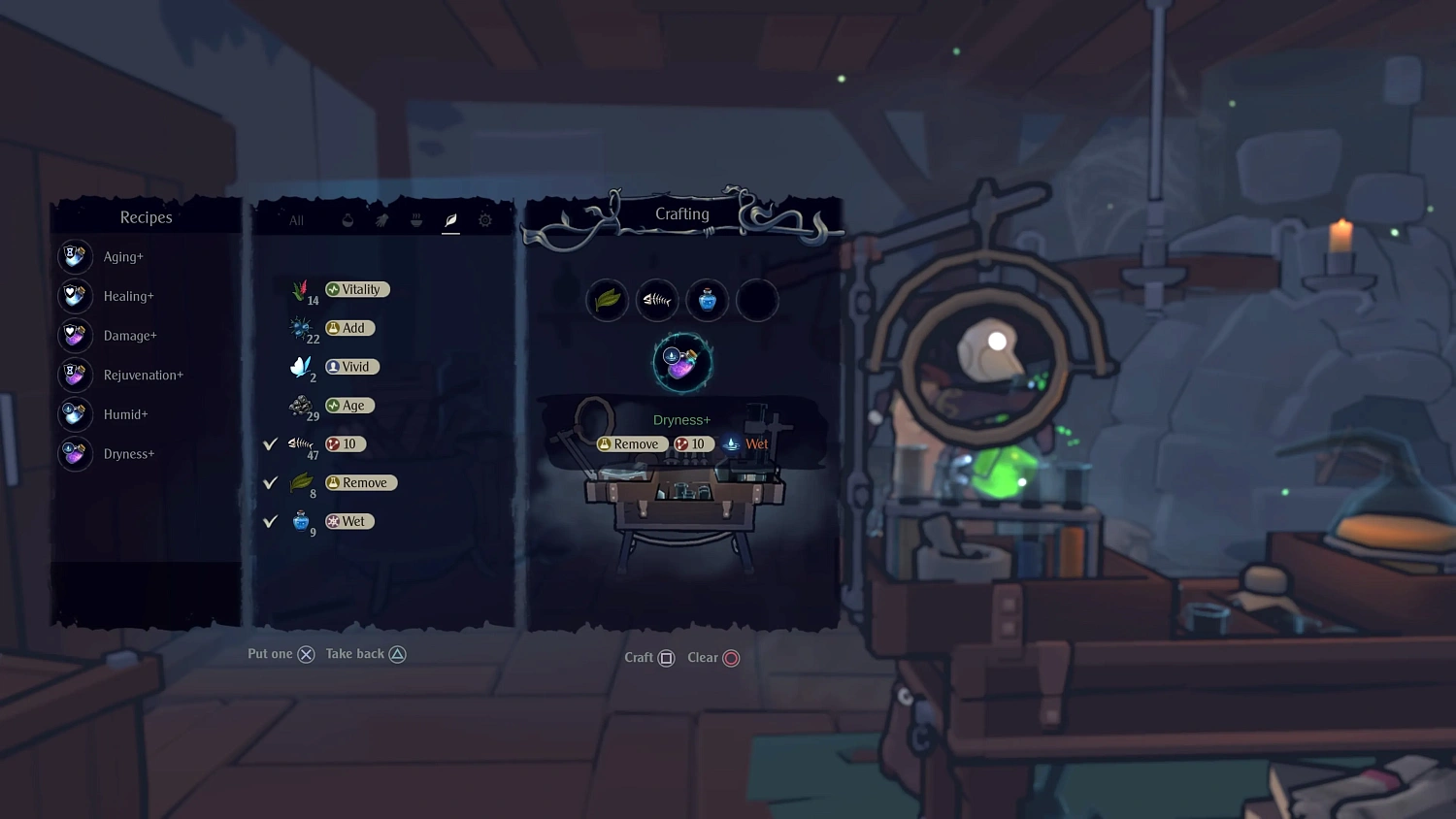The width and height of the screenshot is (1456, 819).
Task: Select the Humid+ recipe
Action: click(125, 414)
